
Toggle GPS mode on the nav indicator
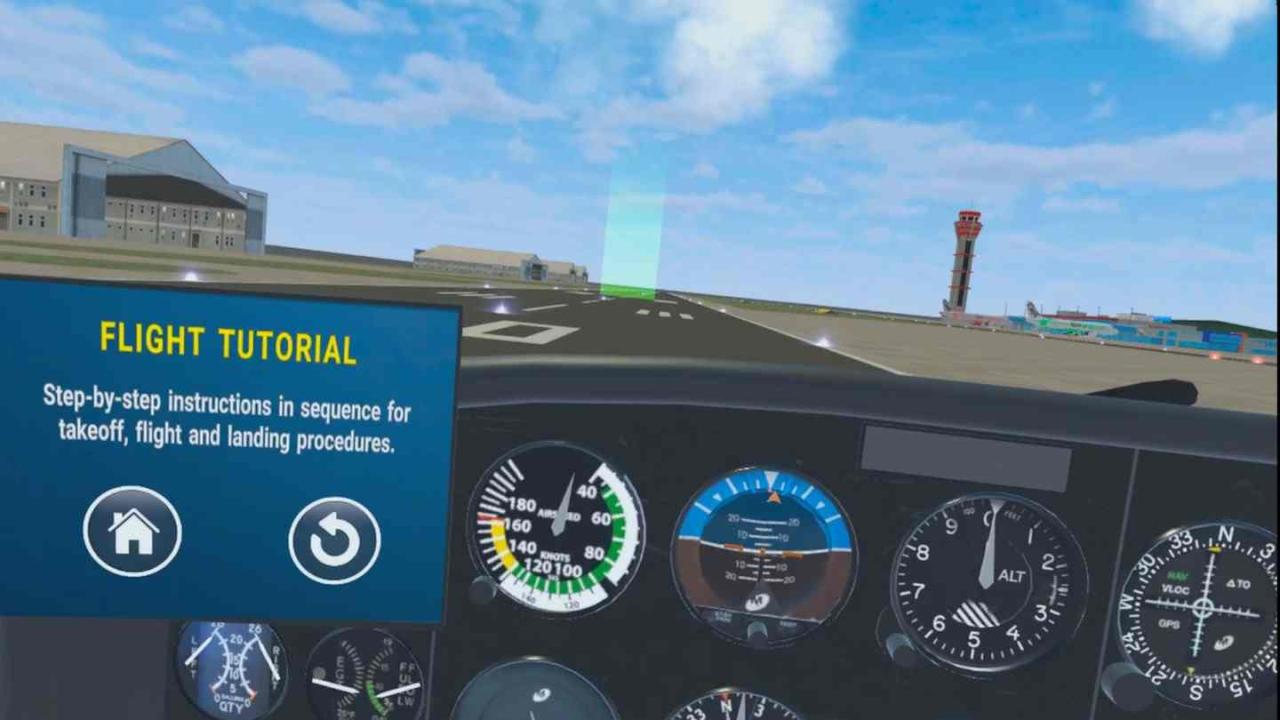[x=1170, y=622]
